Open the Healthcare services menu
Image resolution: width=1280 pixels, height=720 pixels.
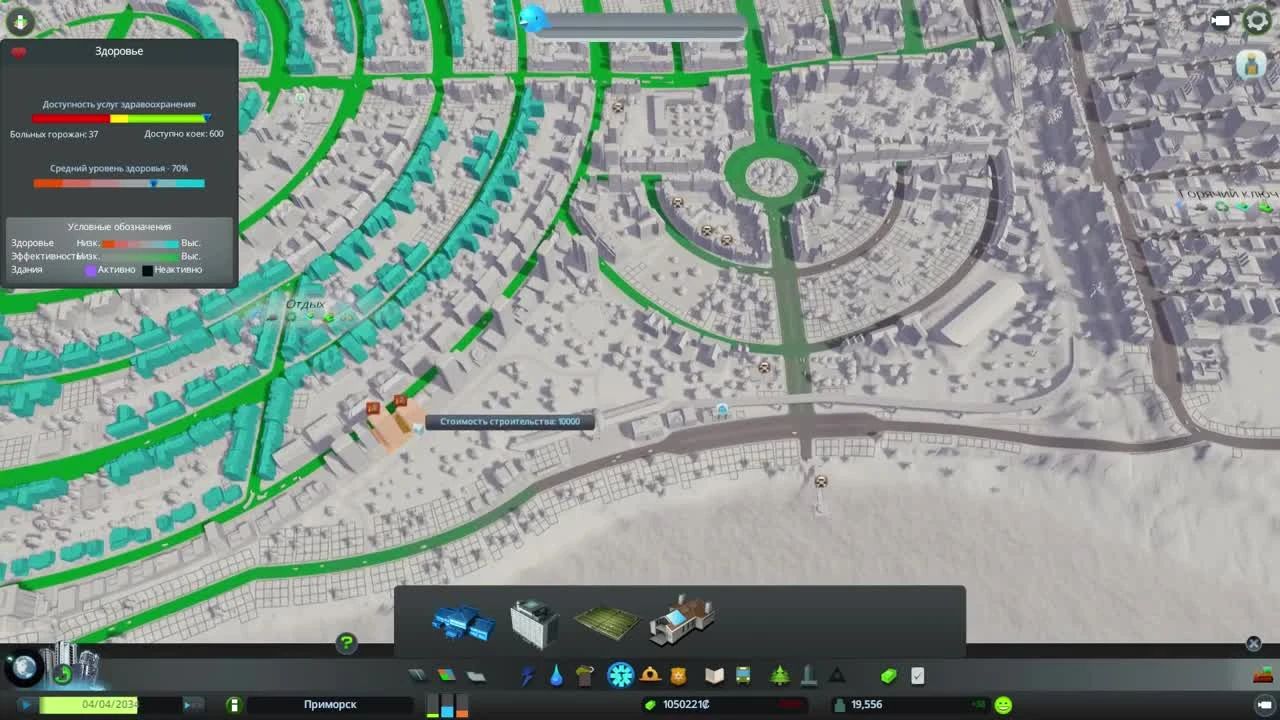click(x=620, y=675)
